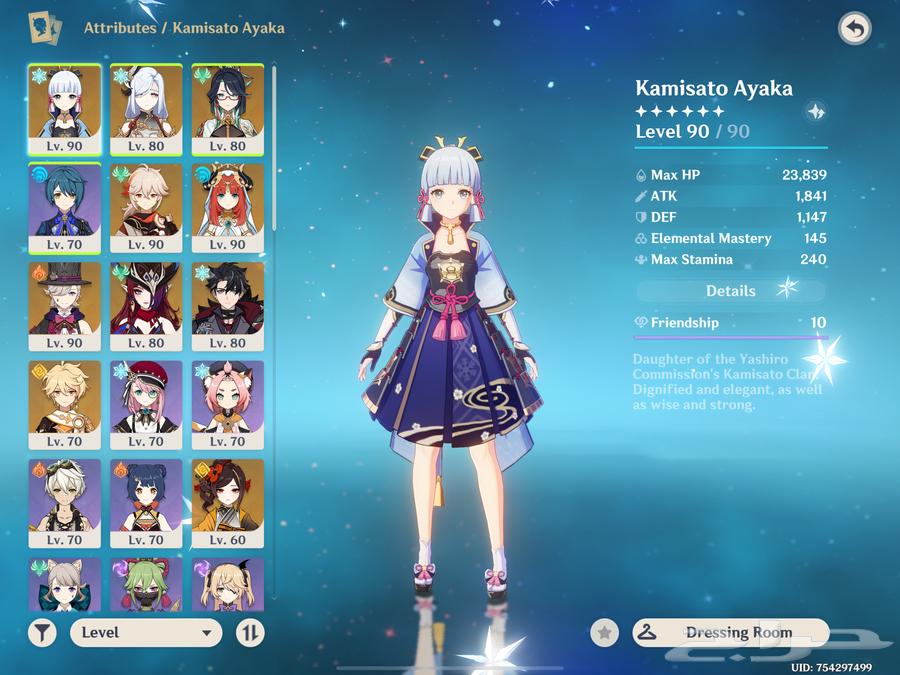Image resolution: width=900 pixels, height=675 pixels.
Task: Click the round star button beside Dressing Room
Action: tap(604, 632)
